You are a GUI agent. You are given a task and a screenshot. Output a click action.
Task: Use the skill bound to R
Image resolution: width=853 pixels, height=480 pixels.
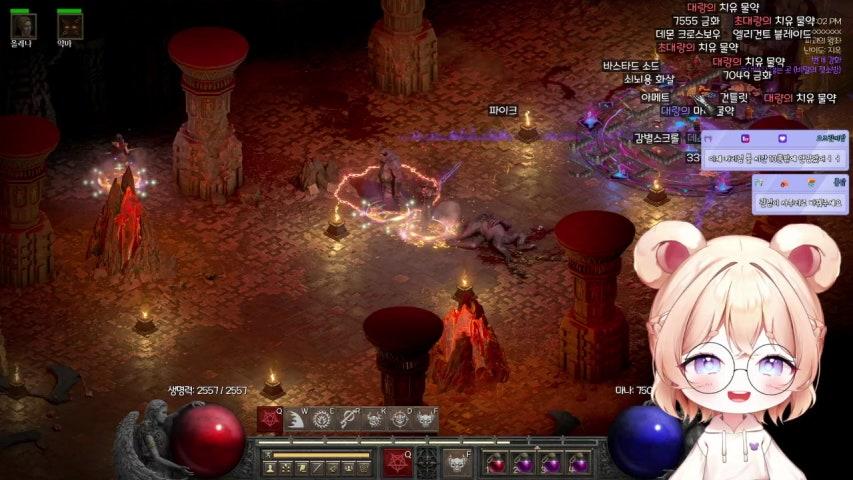point(348,419)
